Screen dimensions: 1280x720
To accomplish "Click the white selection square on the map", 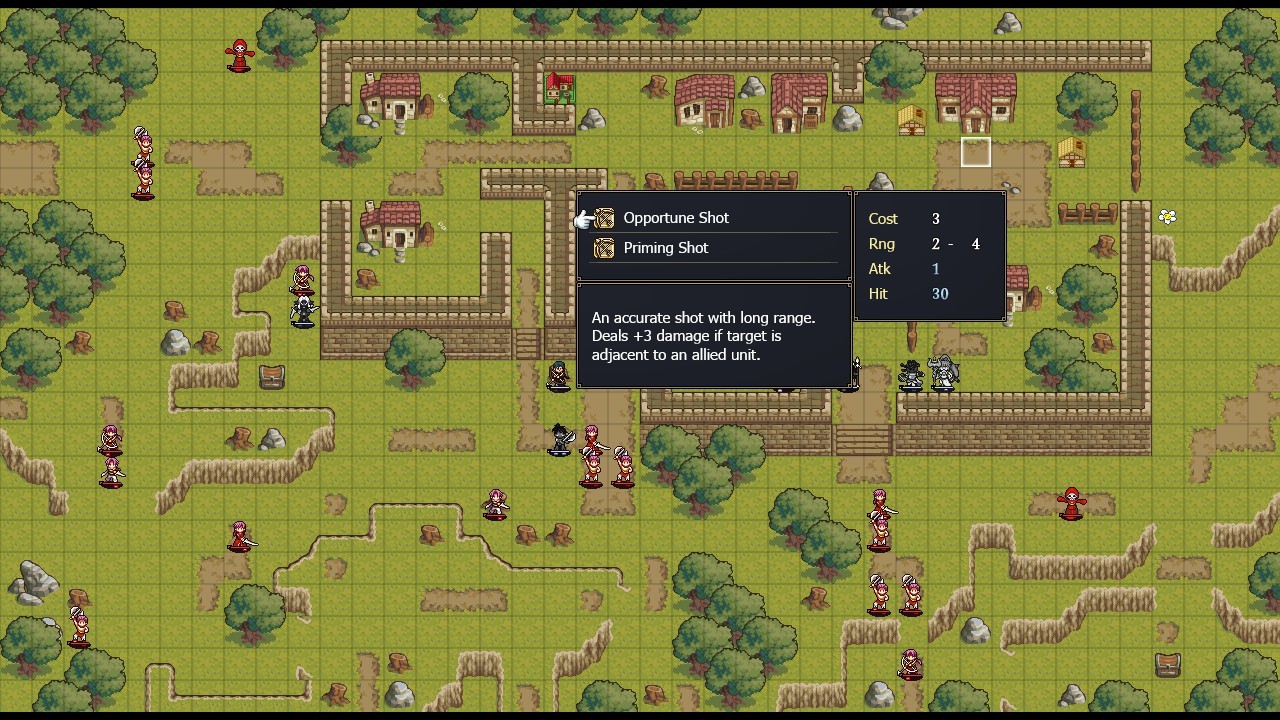I will click(975, 151).
